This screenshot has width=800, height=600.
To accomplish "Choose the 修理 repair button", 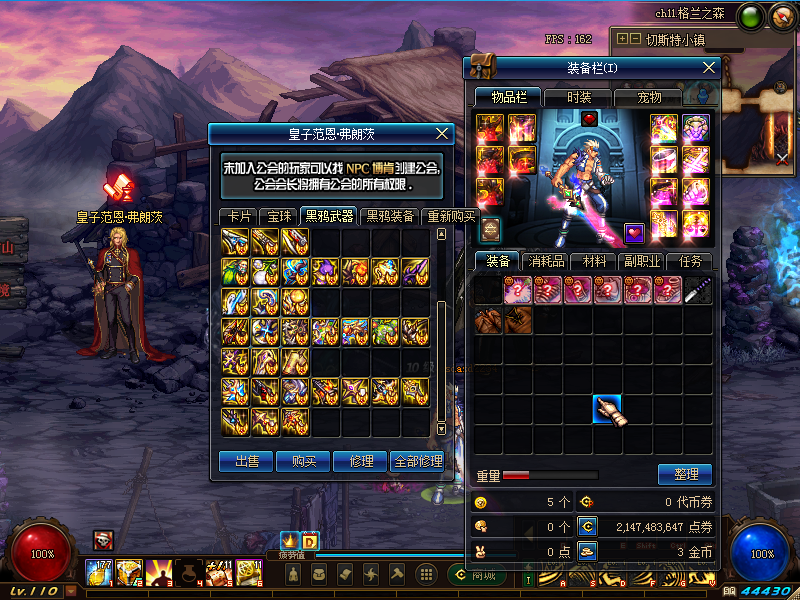I will [360, 461].
